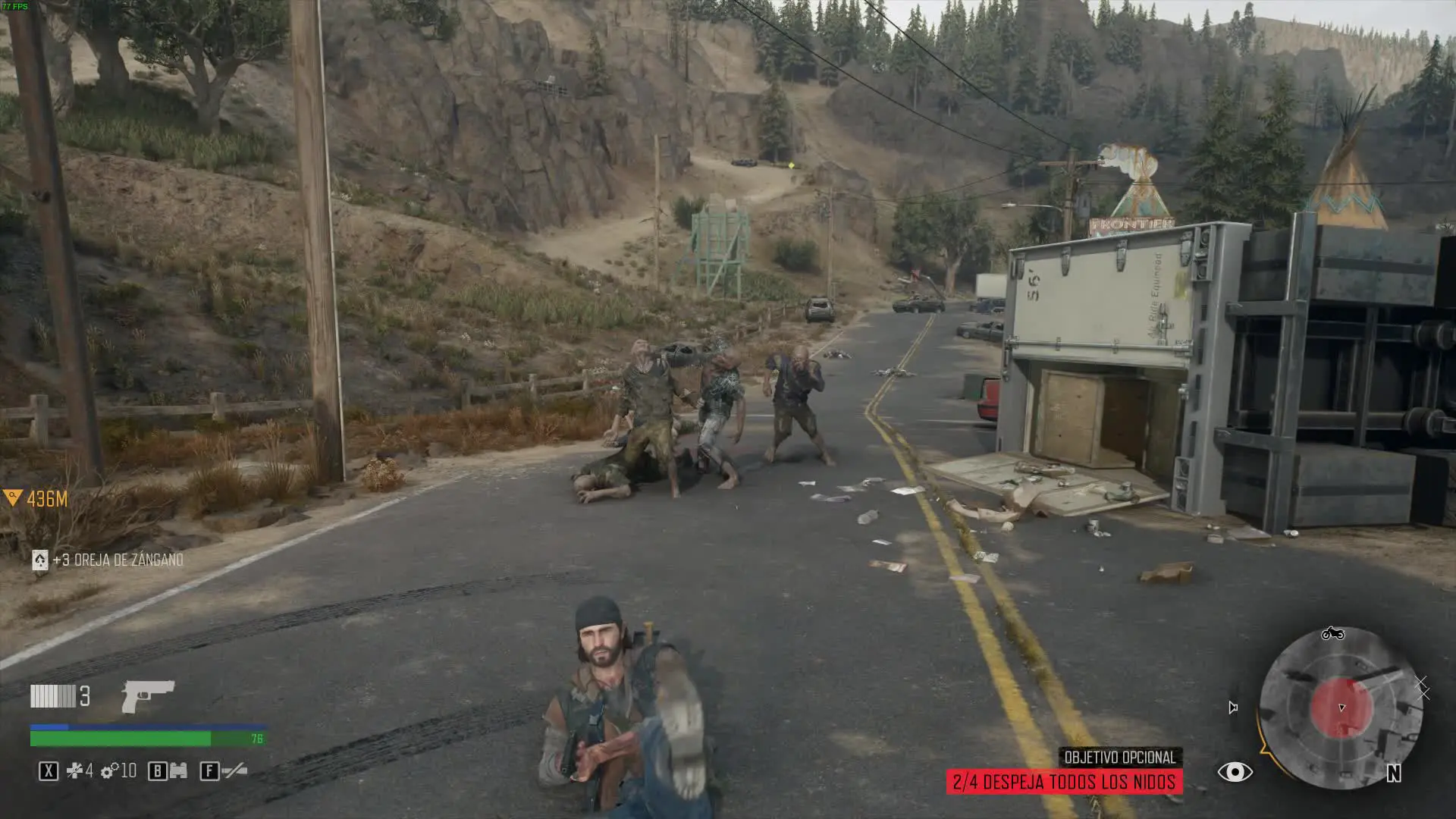
Task: Open the 'Despeja todos los nidos' objective
Action: pos(1064,782)
